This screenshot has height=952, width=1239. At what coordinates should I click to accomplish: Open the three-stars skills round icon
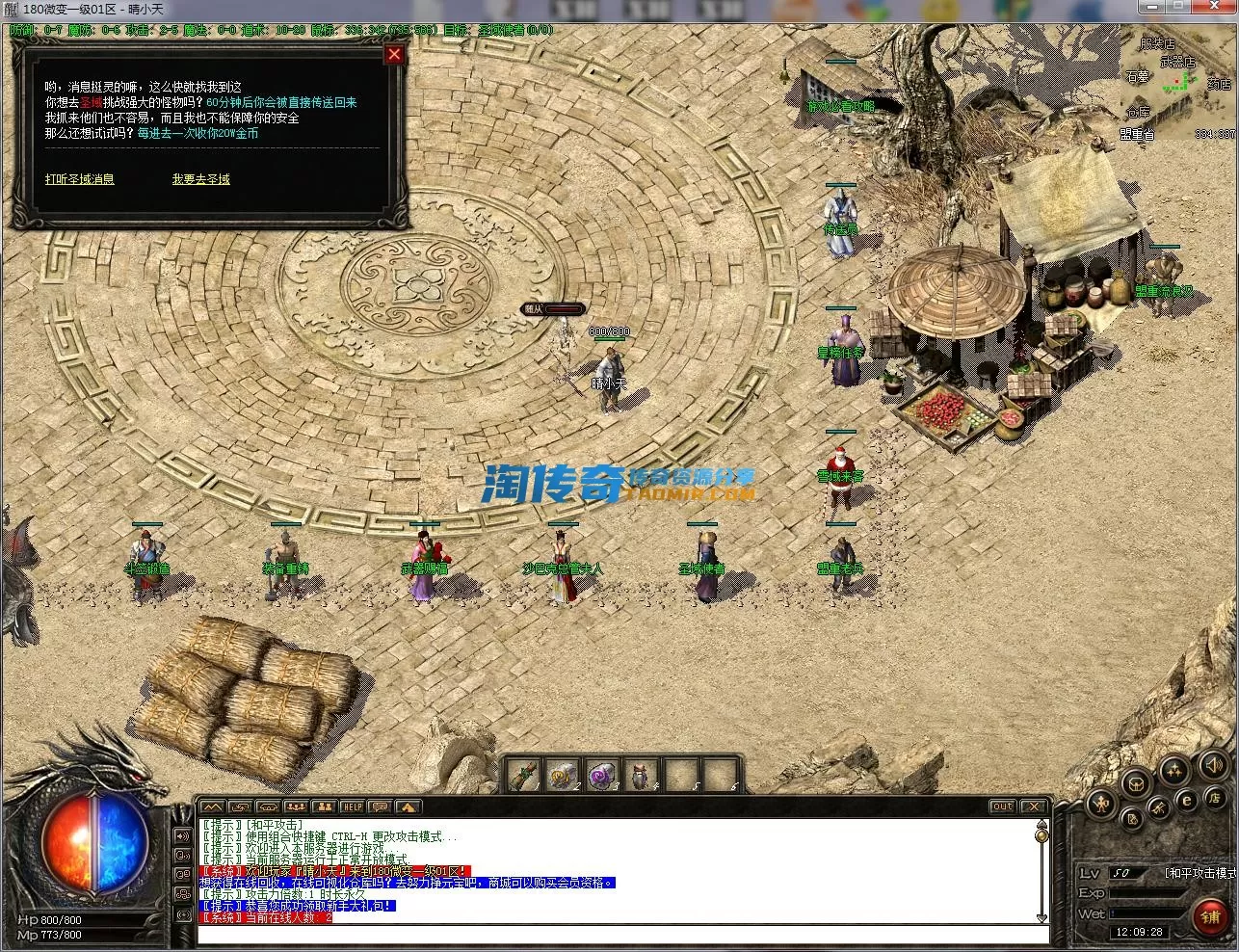pyautogui.click(x=1173, y=770)
